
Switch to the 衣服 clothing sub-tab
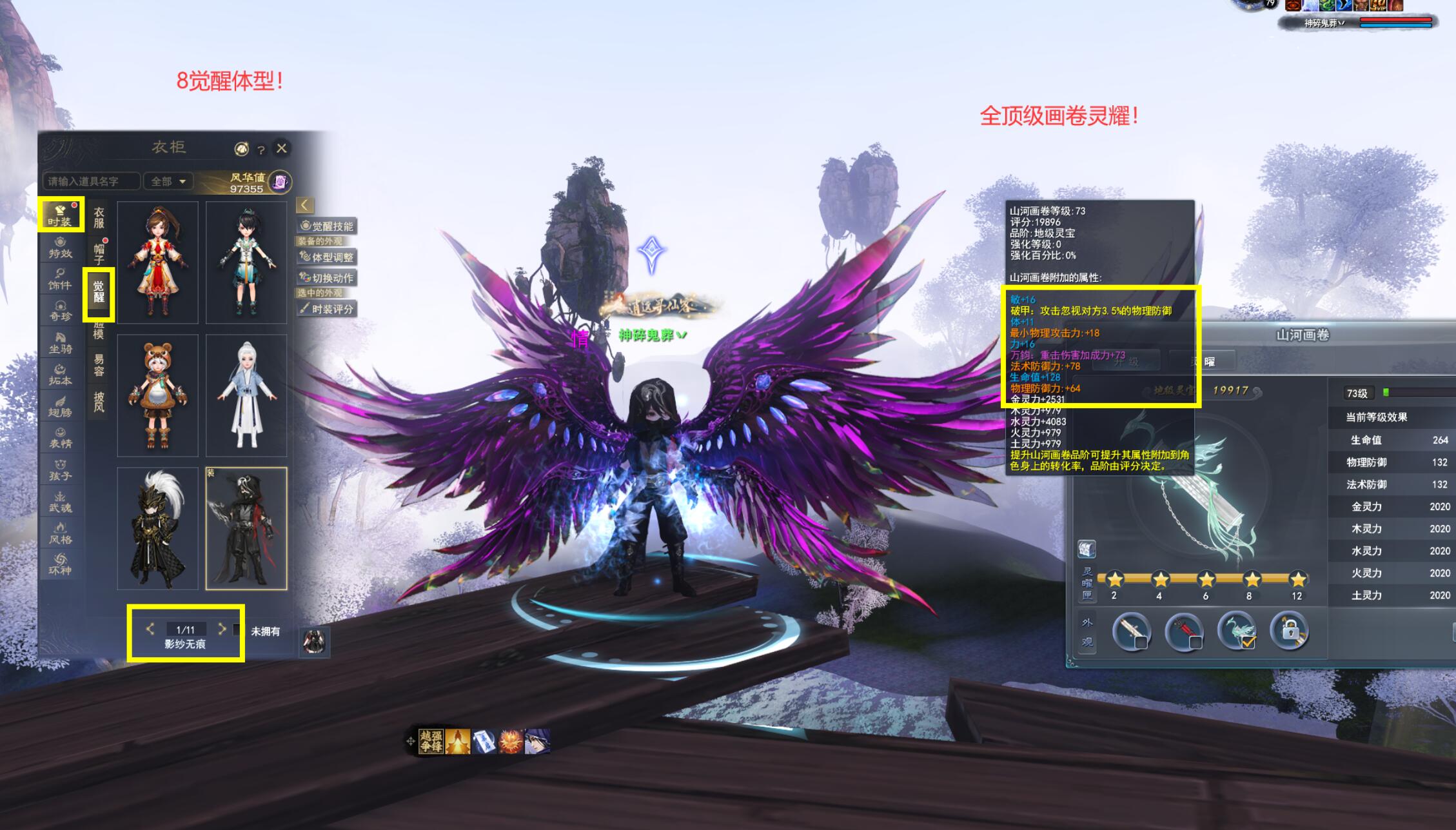[x=99, y=217]
